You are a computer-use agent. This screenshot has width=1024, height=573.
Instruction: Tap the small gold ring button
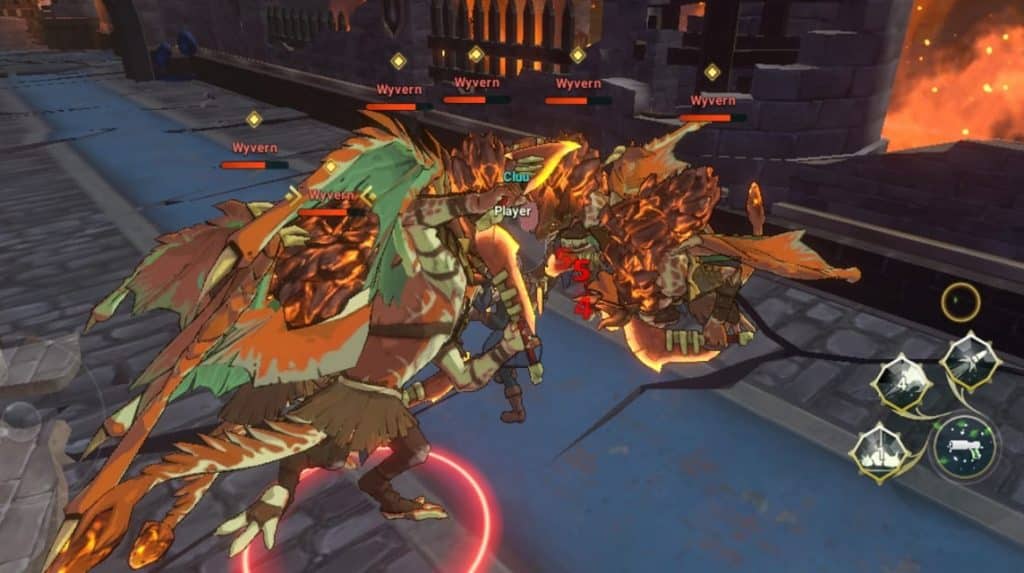(961, 302)
